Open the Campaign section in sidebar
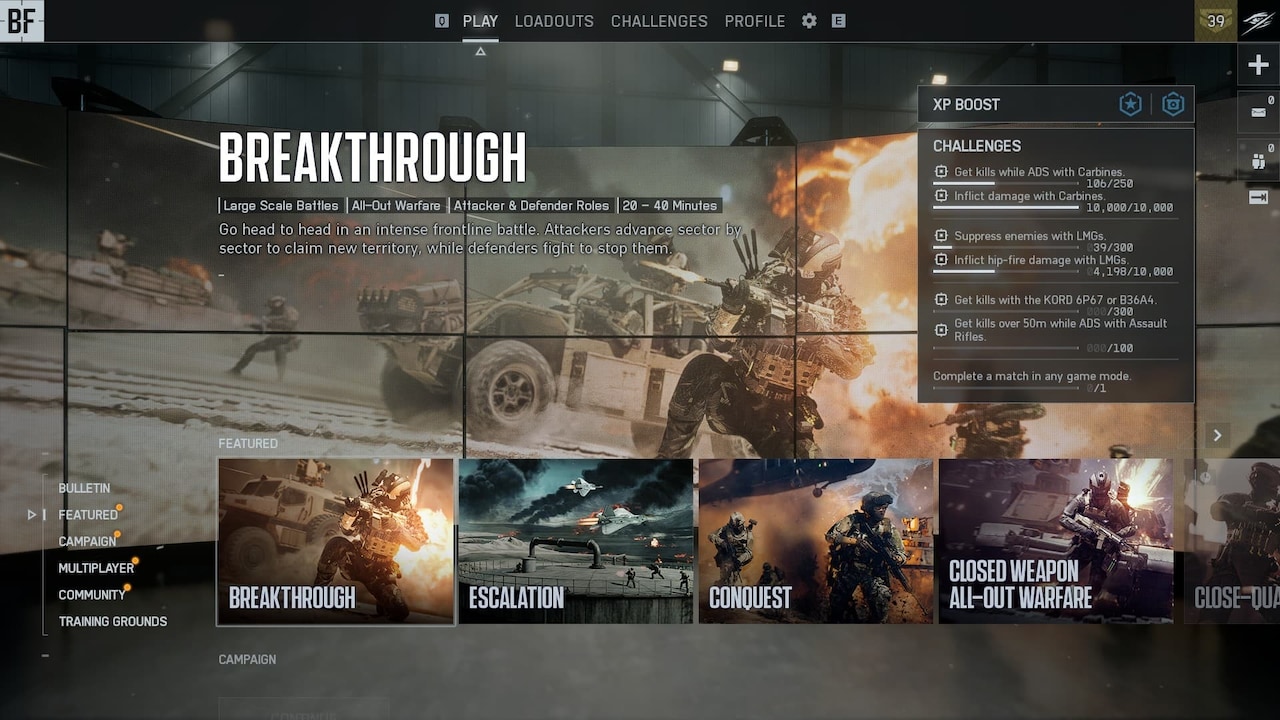 coord(87,541)
